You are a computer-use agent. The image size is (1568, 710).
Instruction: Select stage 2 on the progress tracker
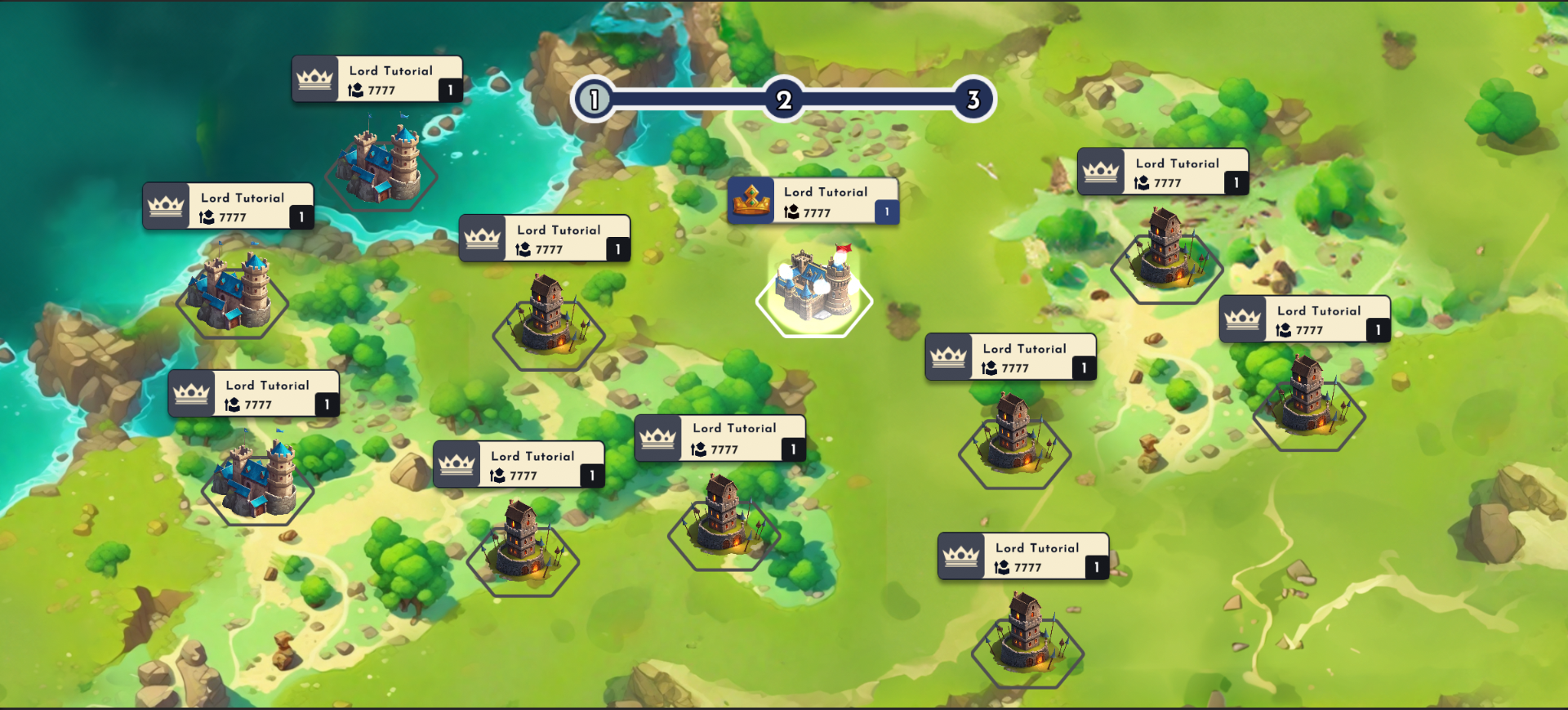pyautogui.click(x=783, y=98)
